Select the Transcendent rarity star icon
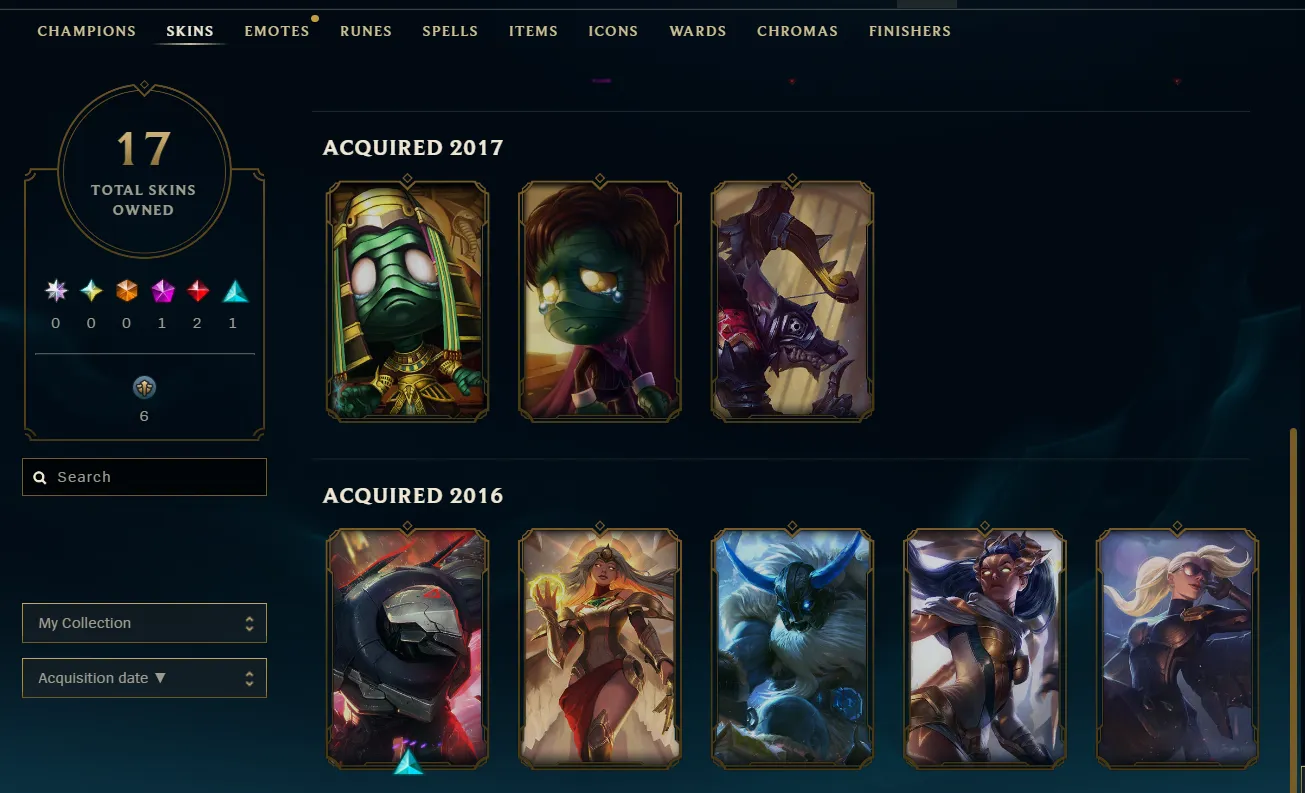1305x793 pixels. [55, 291]
